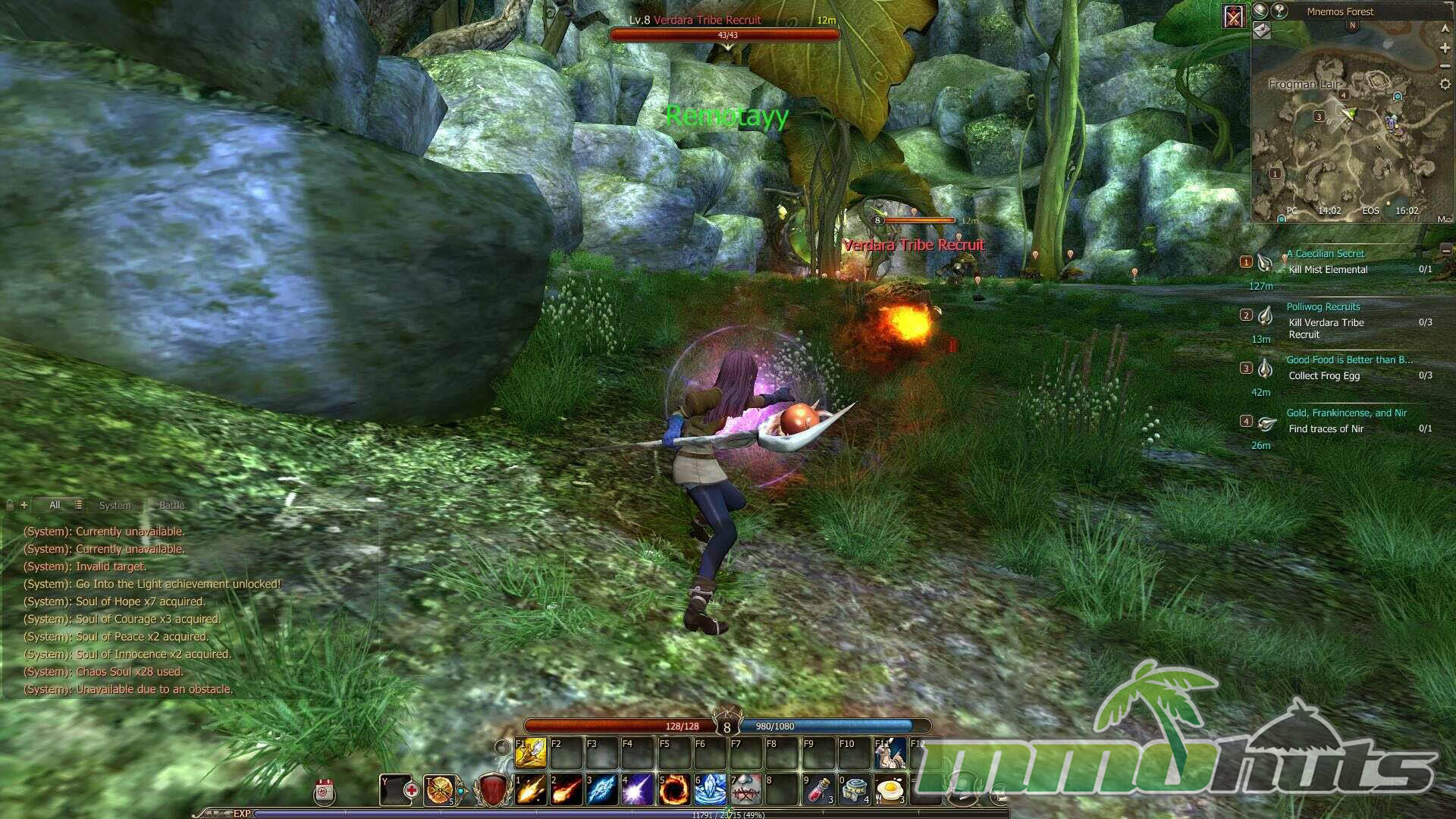This screenshot has height=819, width=1456.
Task: Select the A Caecilian Secret quest tracker
Action: (1329, 254)
